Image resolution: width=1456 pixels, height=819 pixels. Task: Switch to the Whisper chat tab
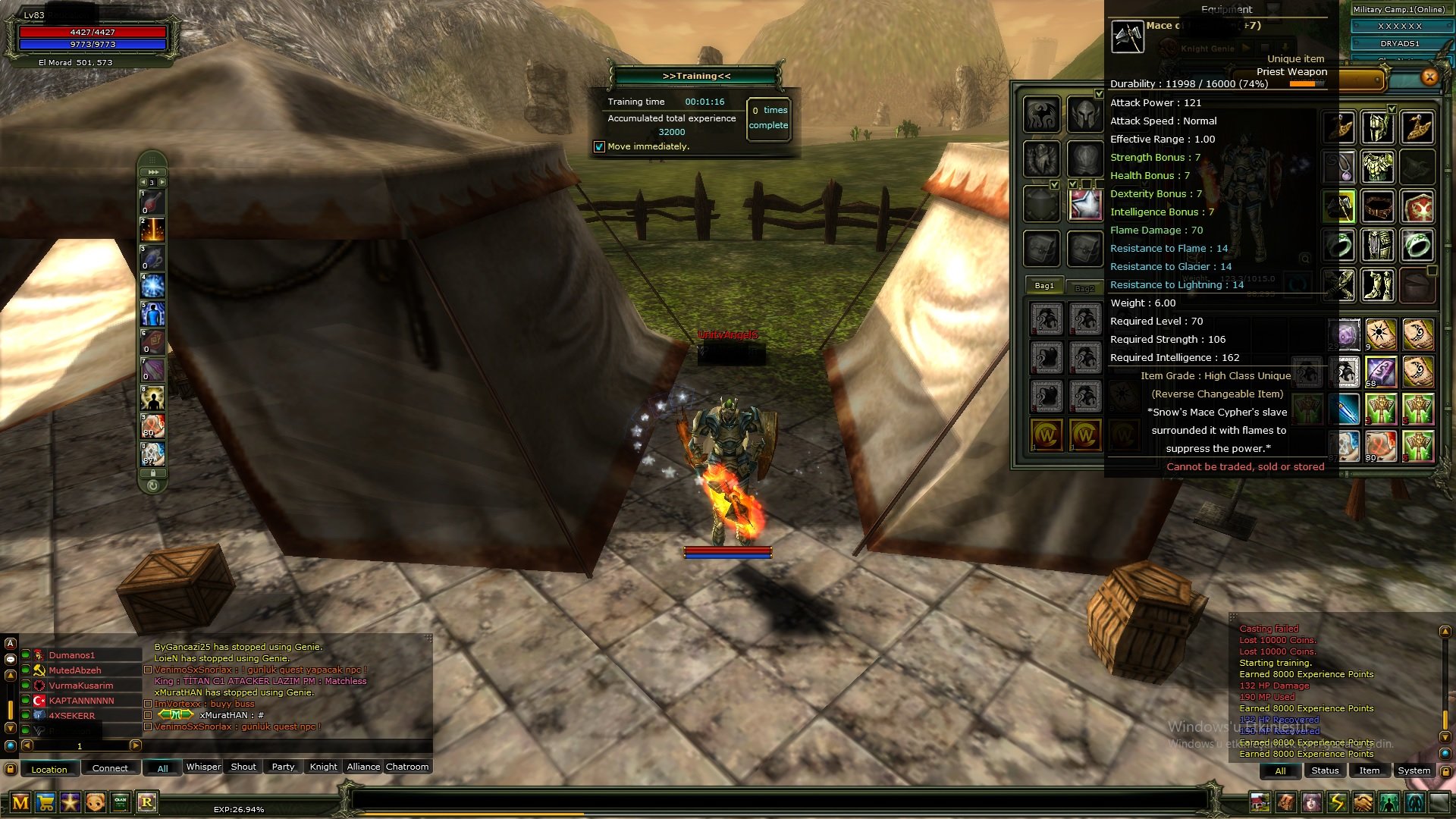coord(203,767)
